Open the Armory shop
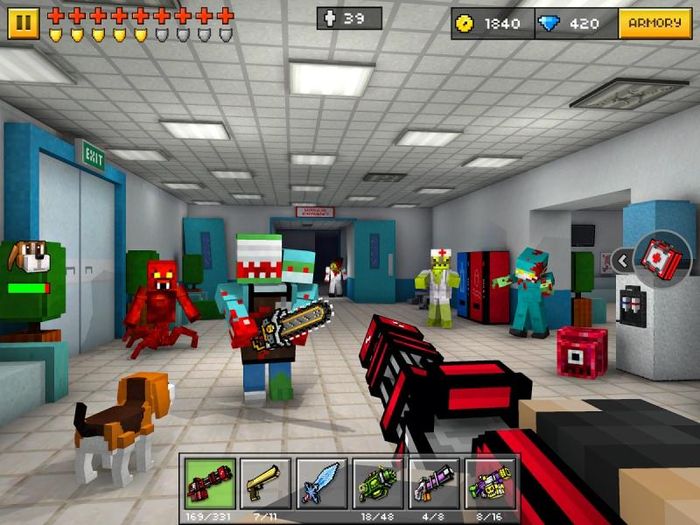 tap(655, 23)
